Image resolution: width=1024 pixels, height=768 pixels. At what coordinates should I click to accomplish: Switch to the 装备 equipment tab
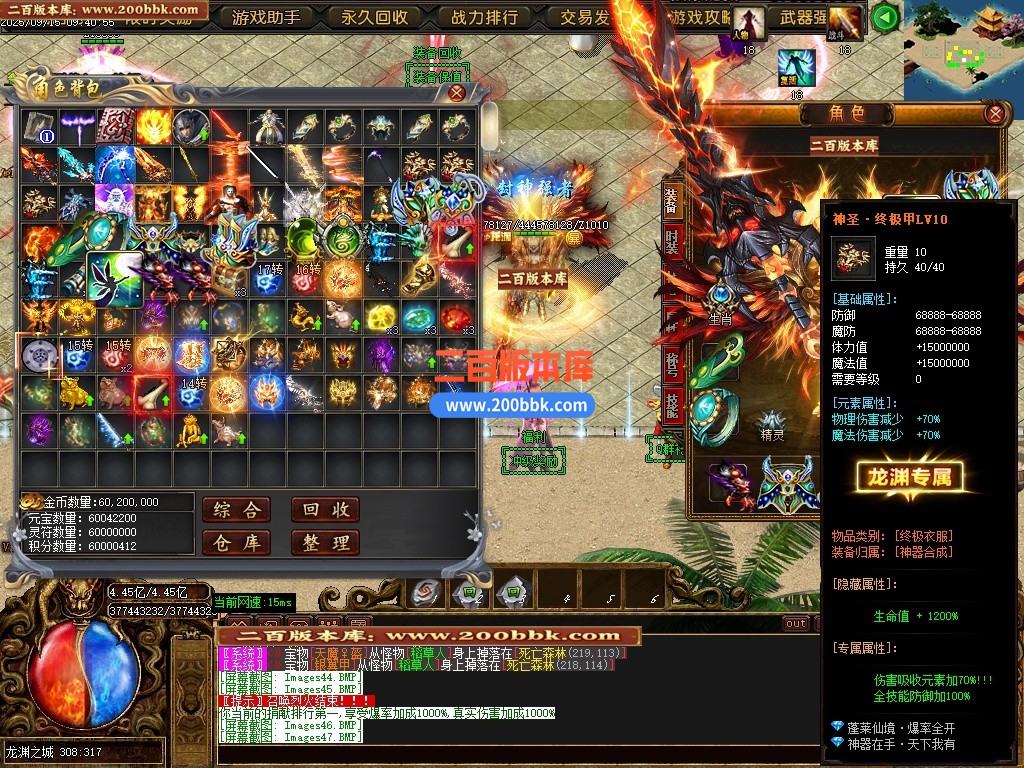click(673, 201)
